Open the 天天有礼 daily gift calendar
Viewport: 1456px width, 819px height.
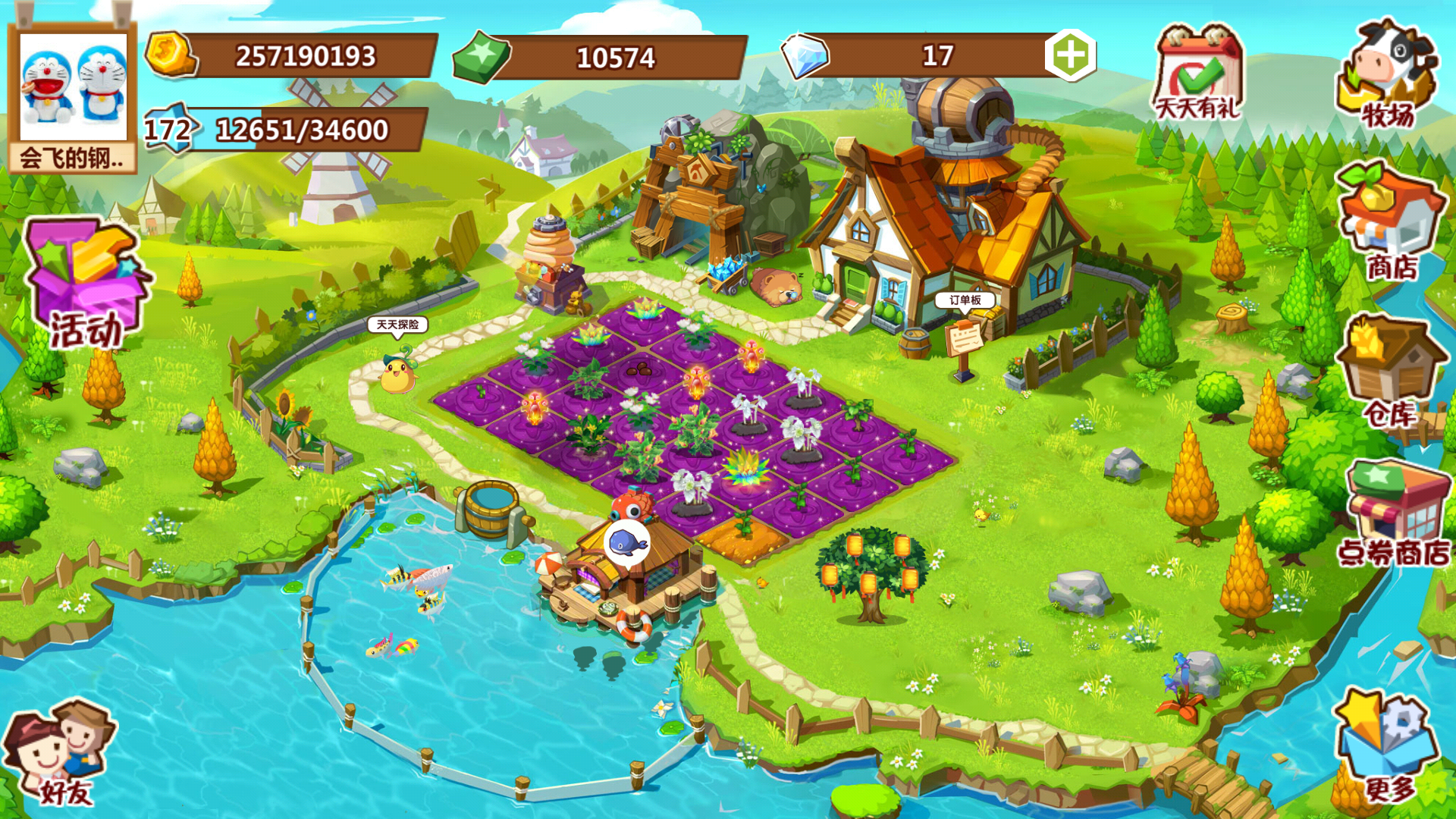[x=1197, y=74]
